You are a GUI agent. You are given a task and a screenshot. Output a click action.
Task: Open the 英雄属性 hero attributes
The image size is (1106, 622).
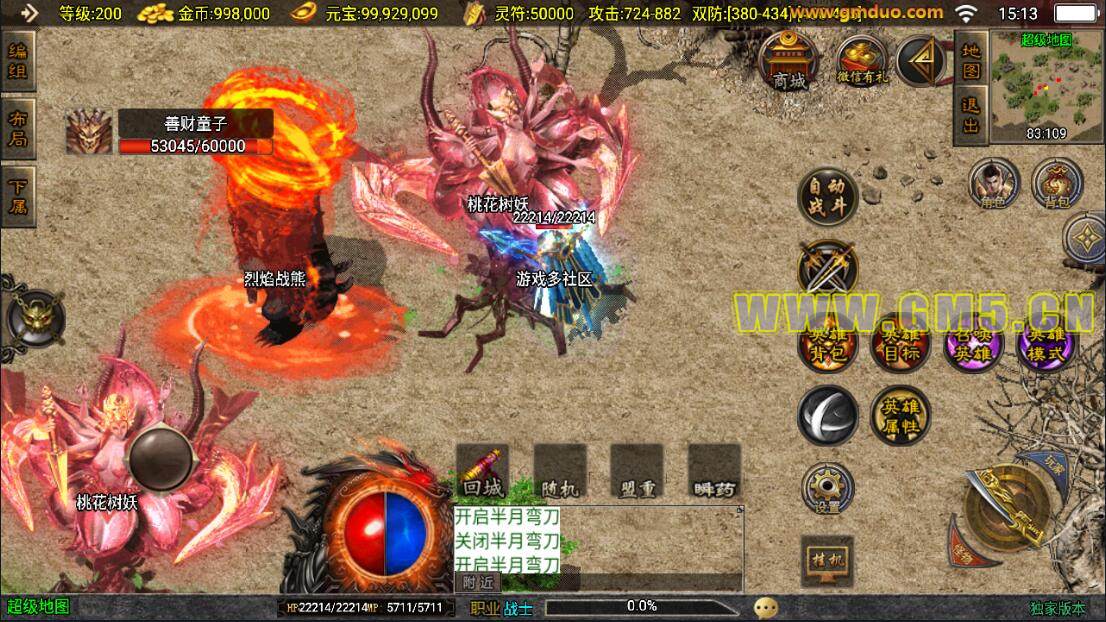point(899,415)
